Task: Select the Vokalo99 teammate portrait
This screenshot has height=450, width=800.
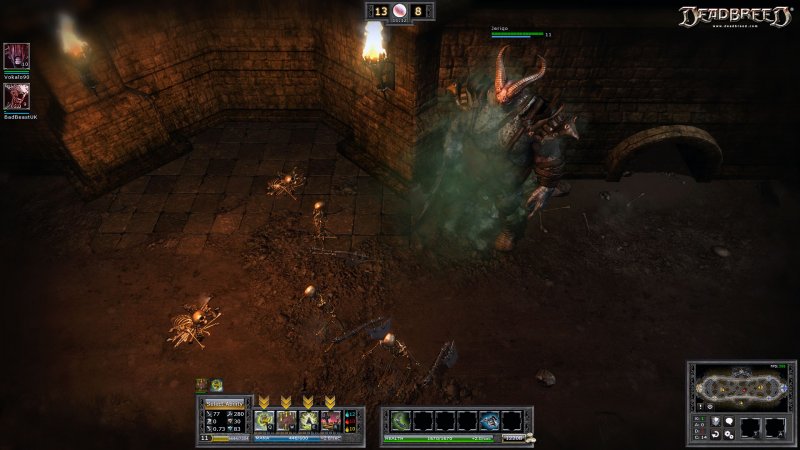Action: point(16,54)
